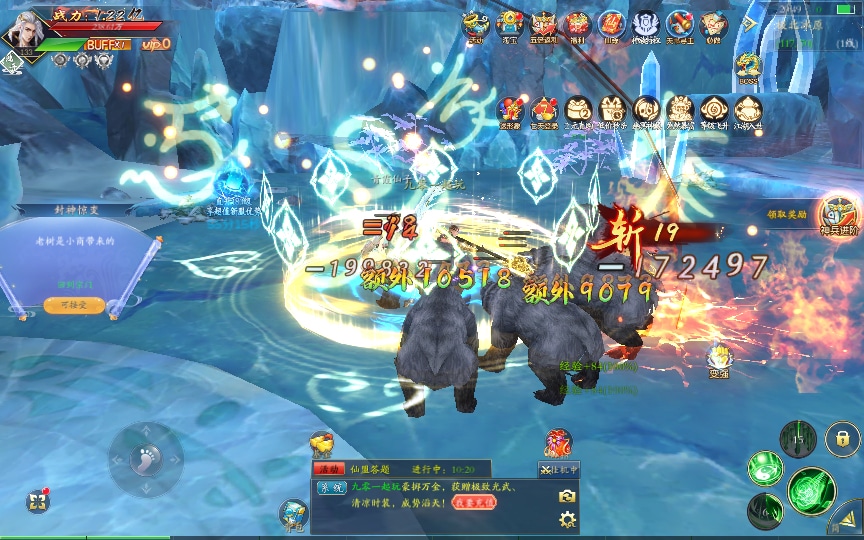Open chat settings gear icon

pyautogui.click(x=567, y=519)
